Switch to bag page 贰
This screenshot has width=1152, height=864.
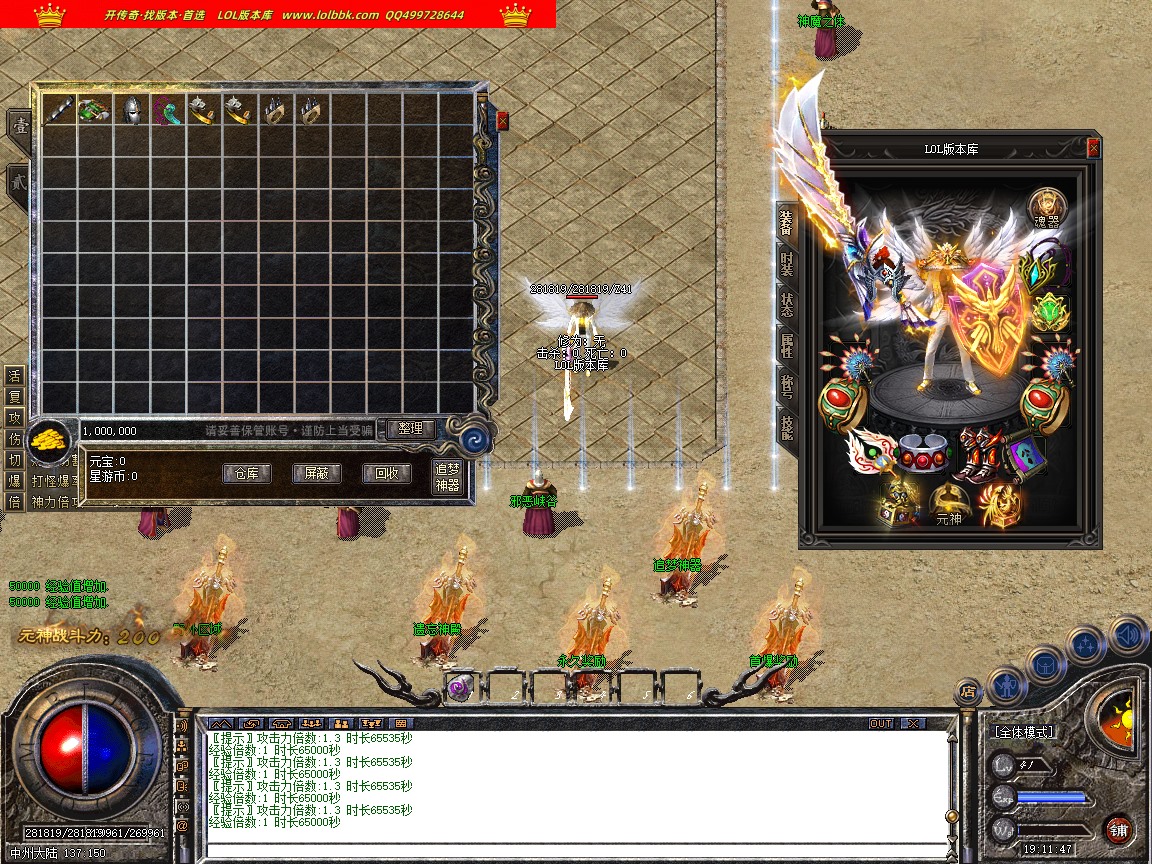19,183
